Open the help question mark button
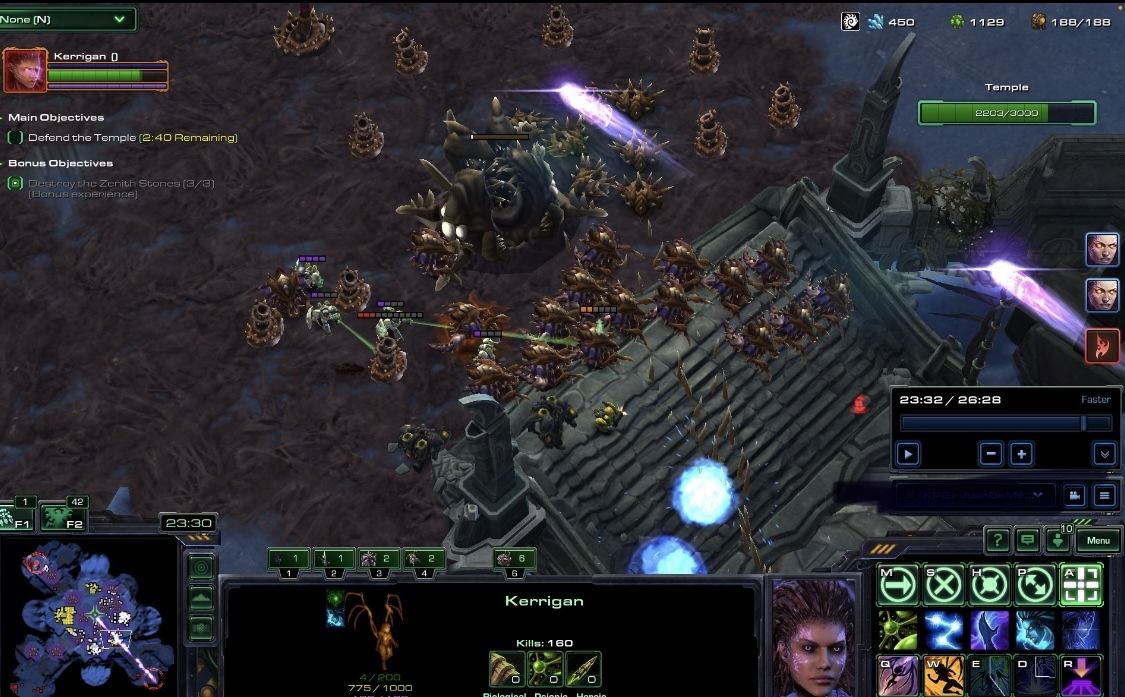1125x697 pixels. pos(996,541)
